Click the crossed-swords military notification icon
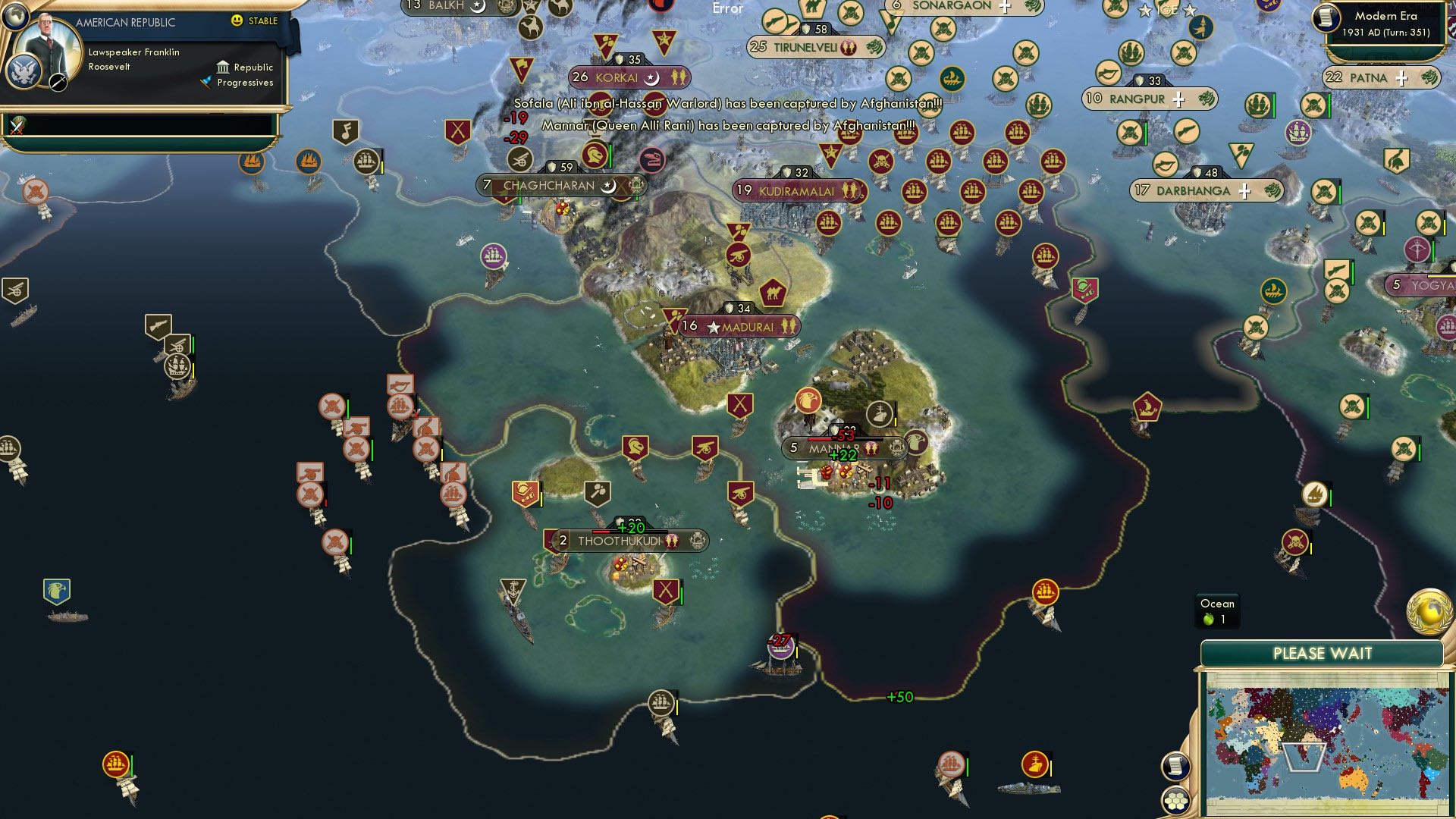 tap(17, 126)
